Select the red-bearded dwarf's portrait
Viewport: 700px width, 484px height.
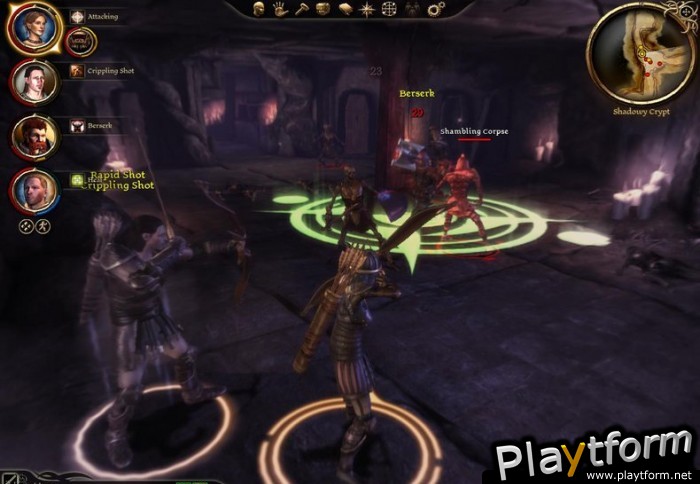point(34,135)
